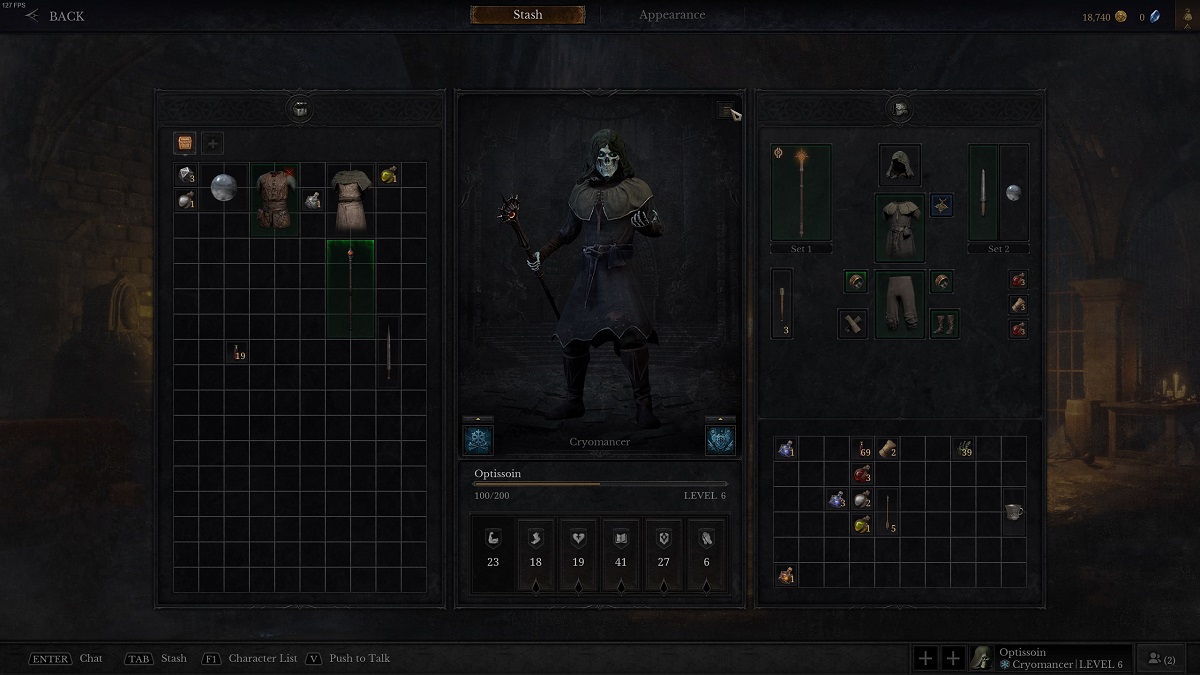Add a new stash page with plus
The height and width of the screenshot is (675, 1200).
[x=212, y=143]
